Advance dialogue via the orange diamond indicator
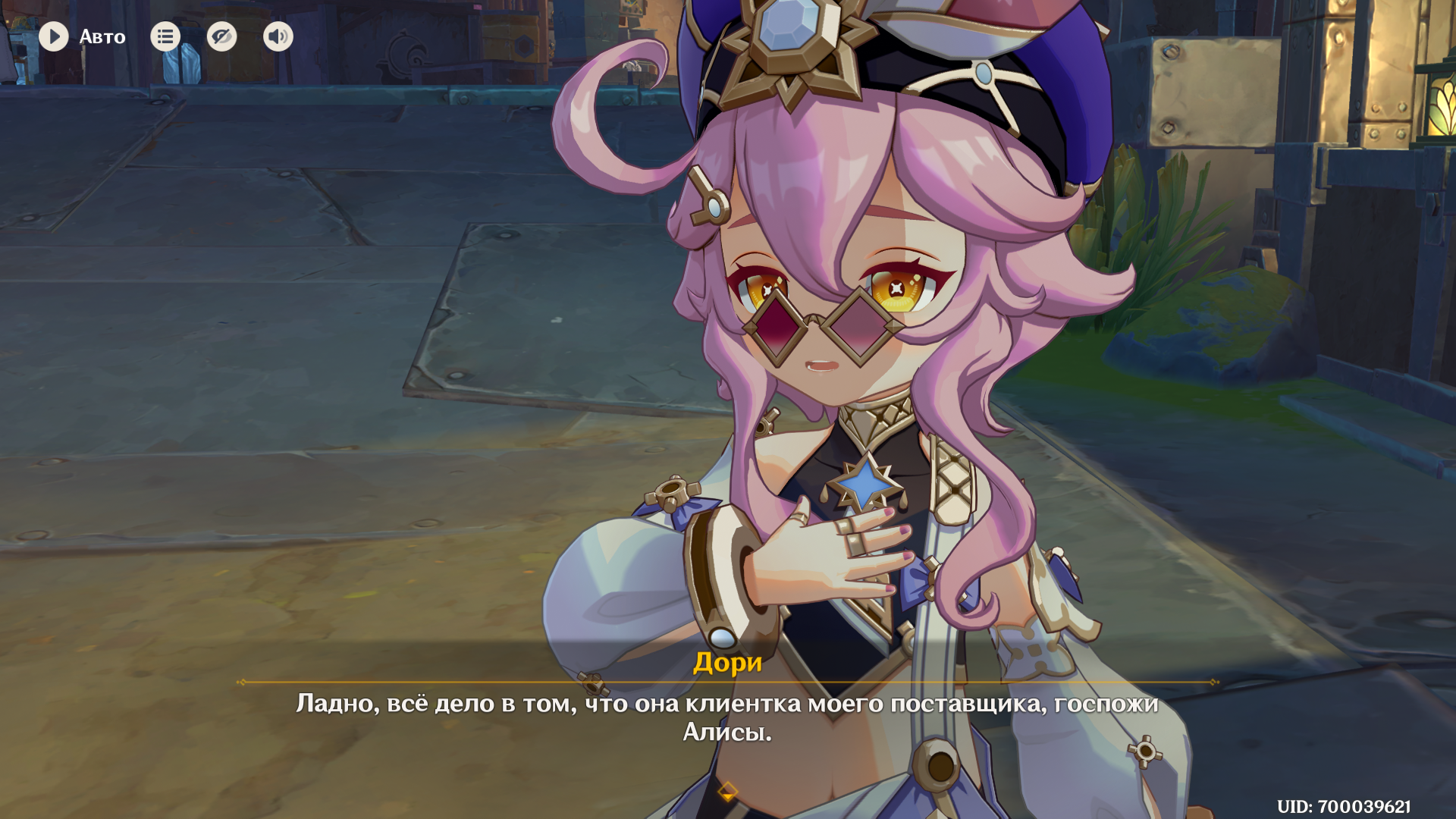 tap(727, 792)
